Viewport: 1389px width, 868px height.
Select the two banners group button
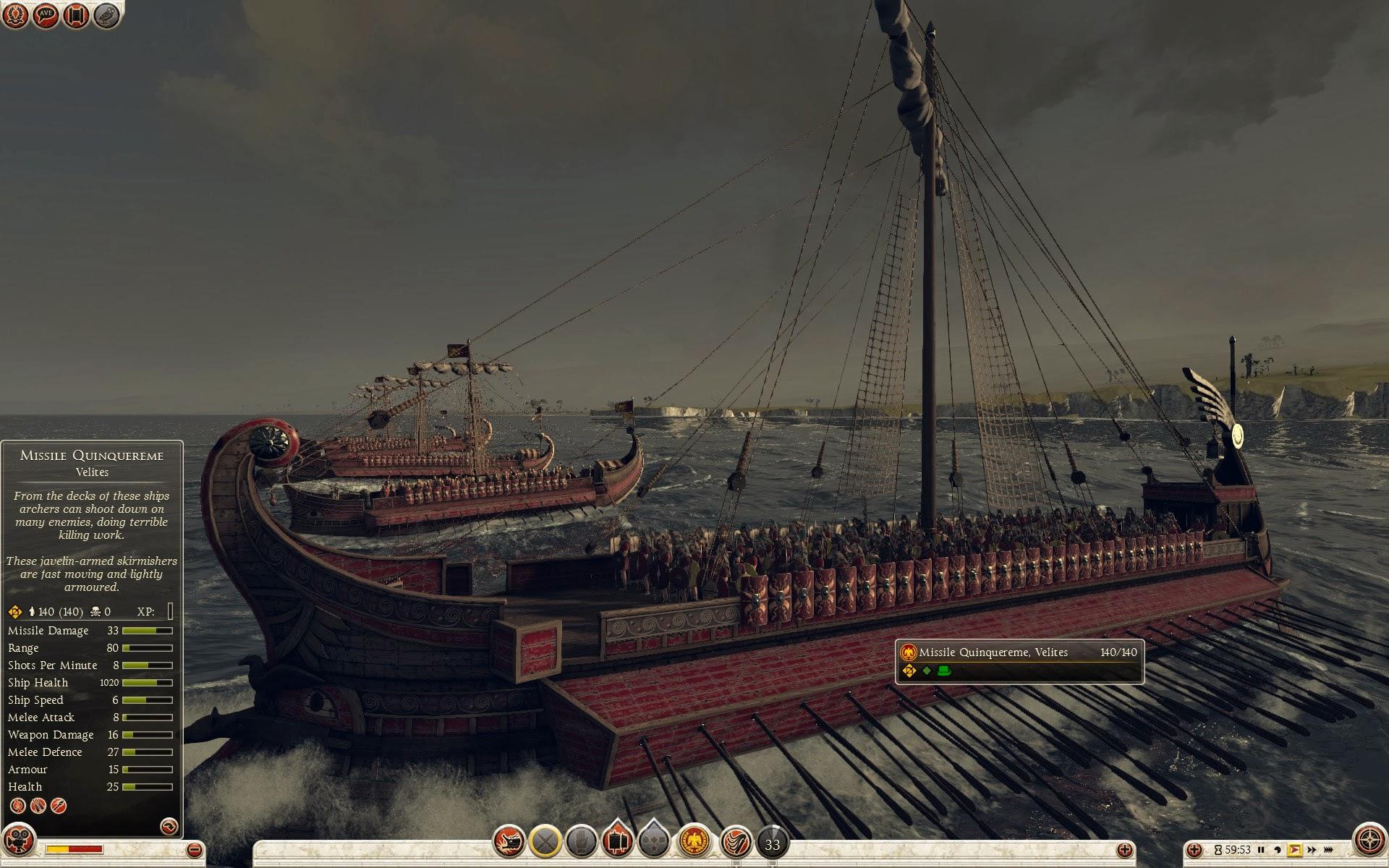(617, 842)
